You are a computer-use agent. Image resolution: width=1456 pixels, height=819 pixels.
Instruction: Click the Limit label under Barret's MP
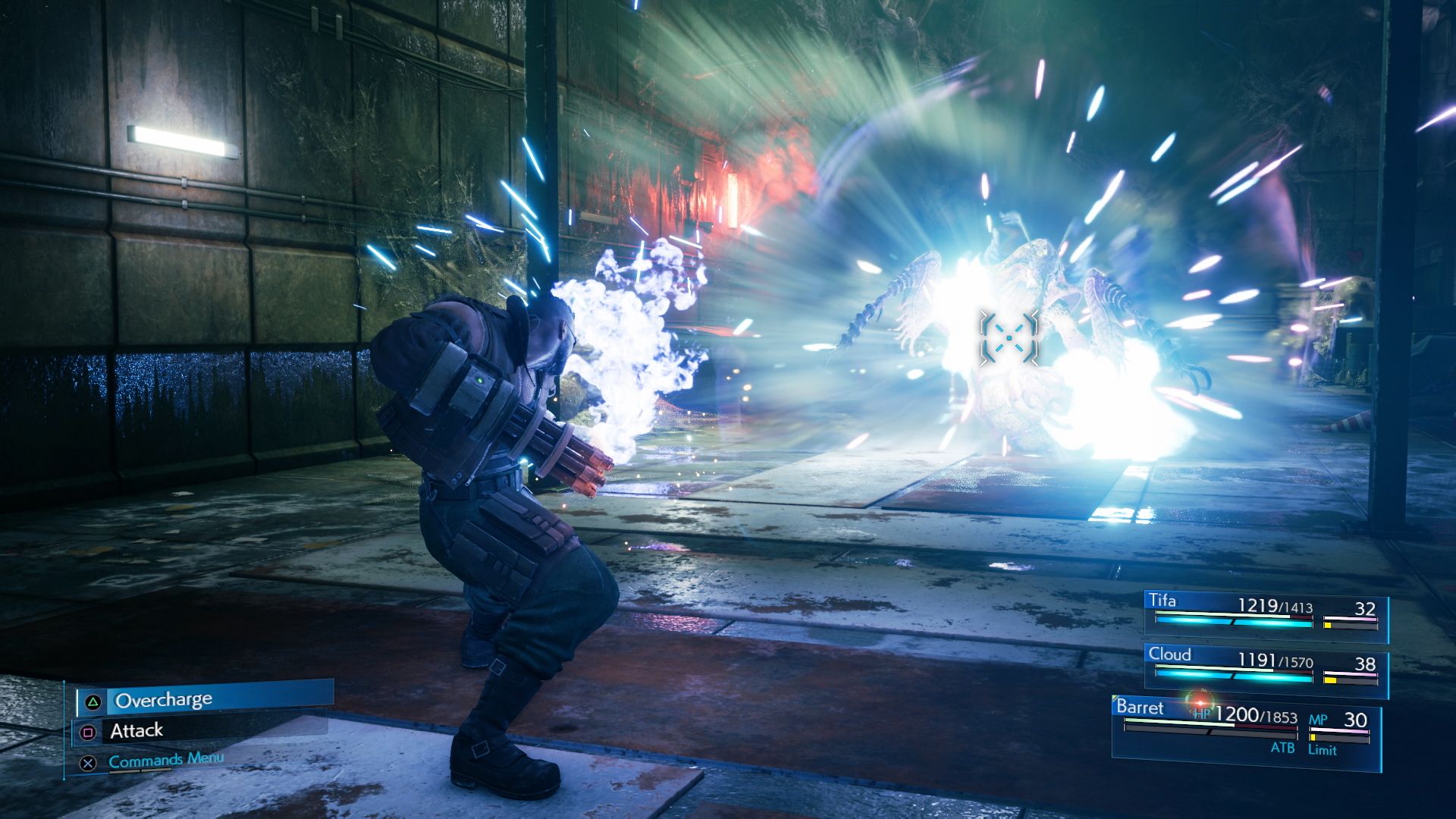(1322, 748)
